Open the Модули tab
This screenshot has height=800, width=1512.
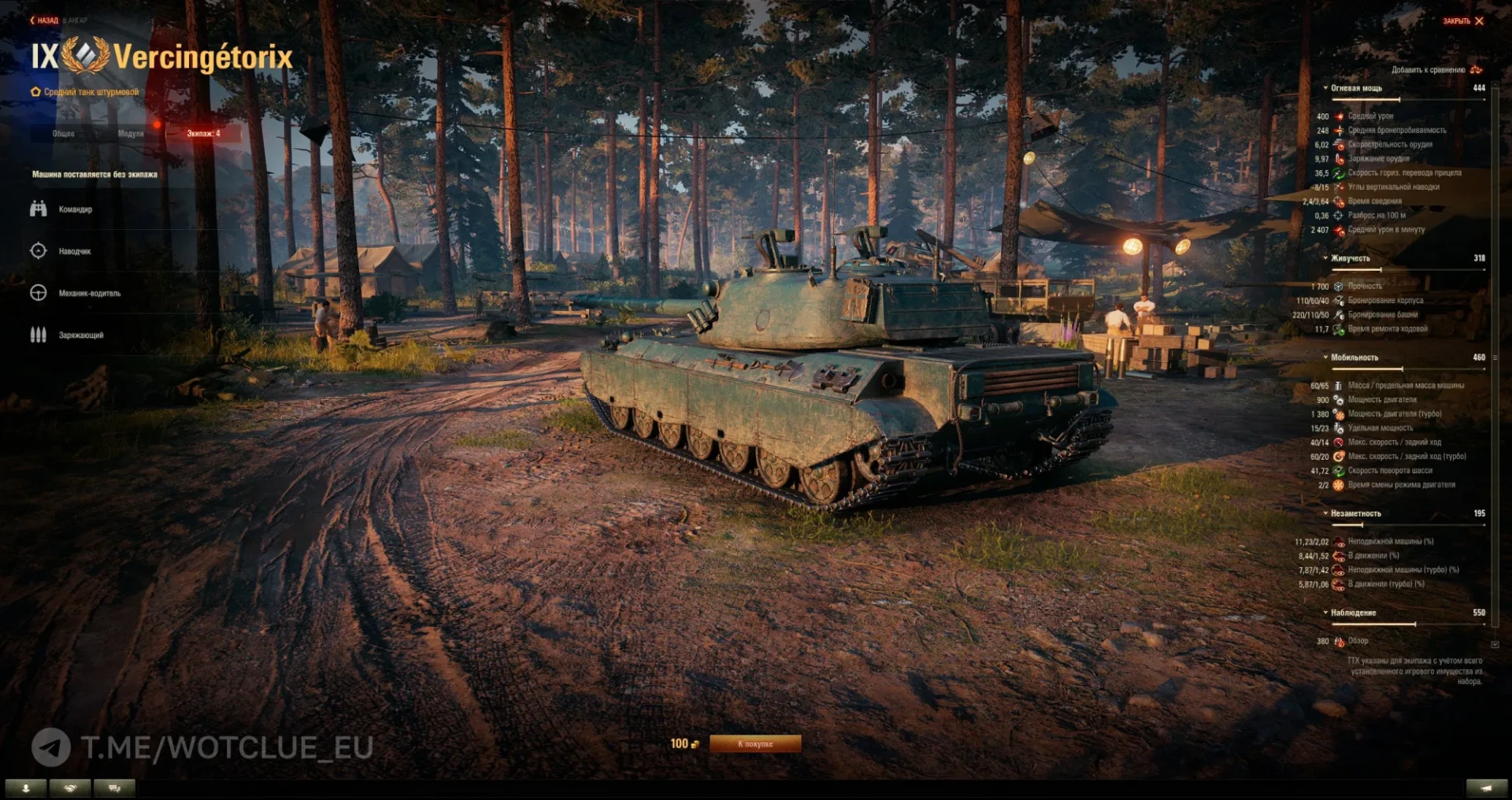[131, 134]
